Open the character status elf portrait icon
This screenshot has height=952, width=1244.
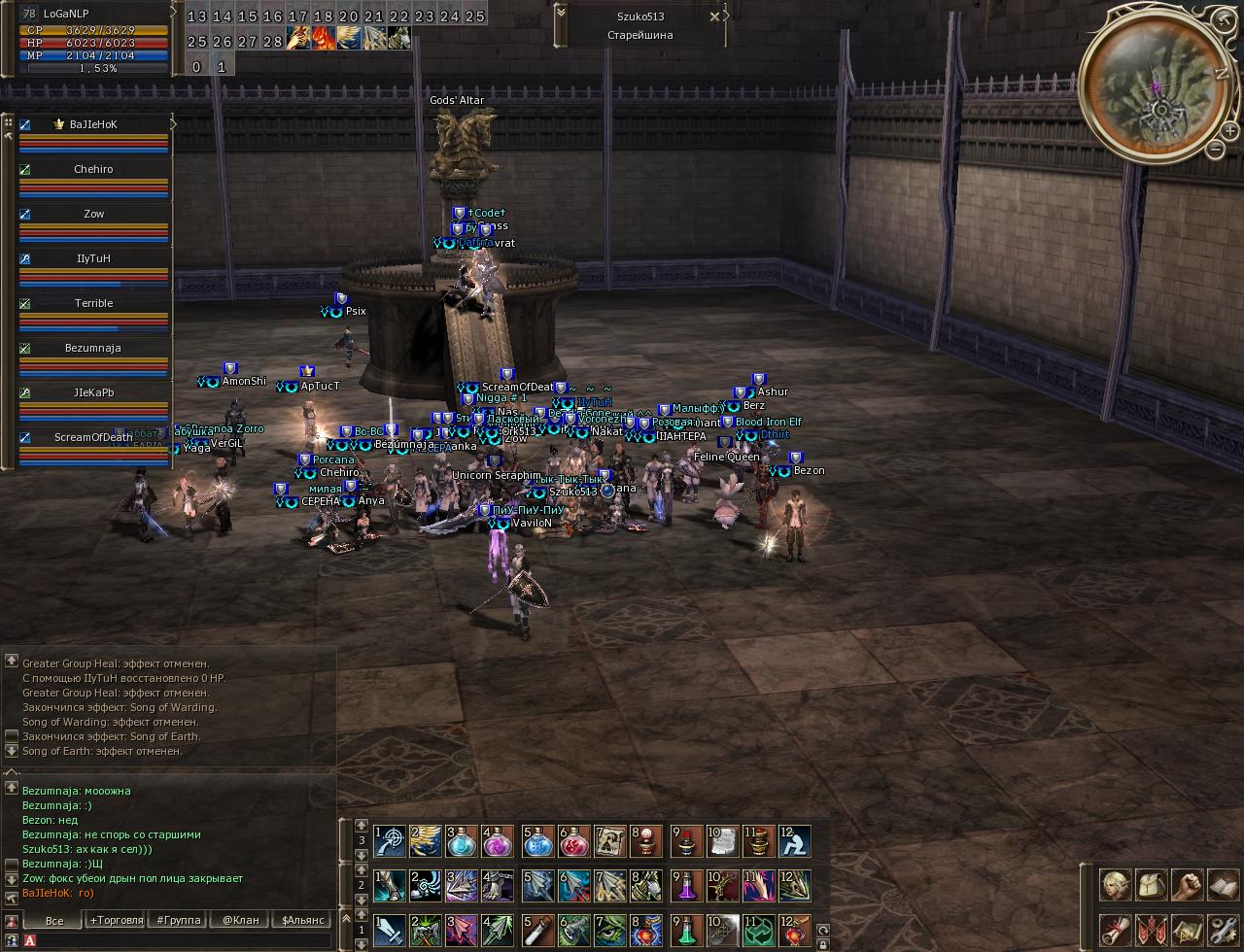pyautogui.click(x=1116, y=885)
